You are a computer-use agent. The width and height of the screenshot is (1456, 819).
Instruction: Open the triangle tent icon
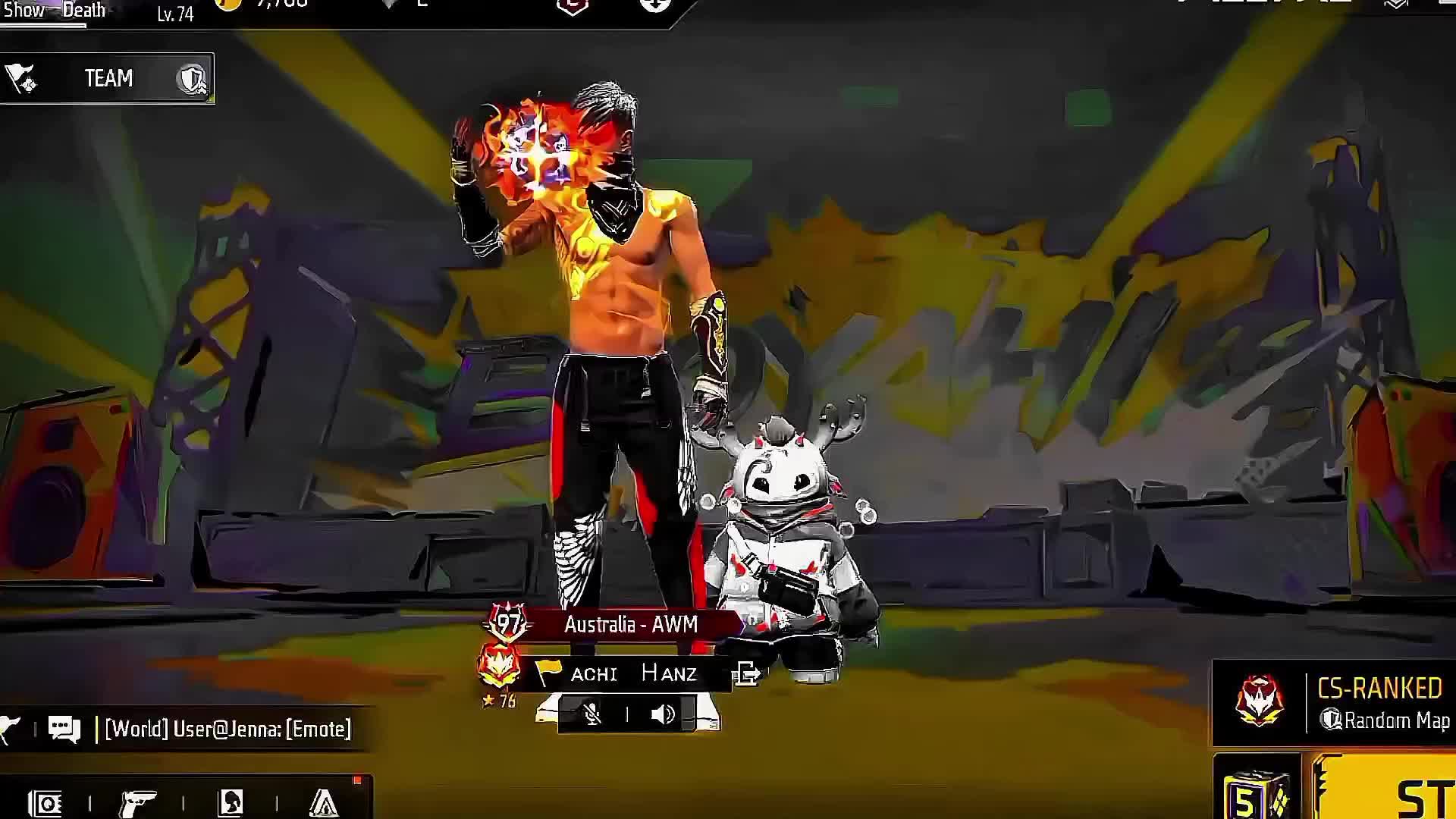click(324, 802)
